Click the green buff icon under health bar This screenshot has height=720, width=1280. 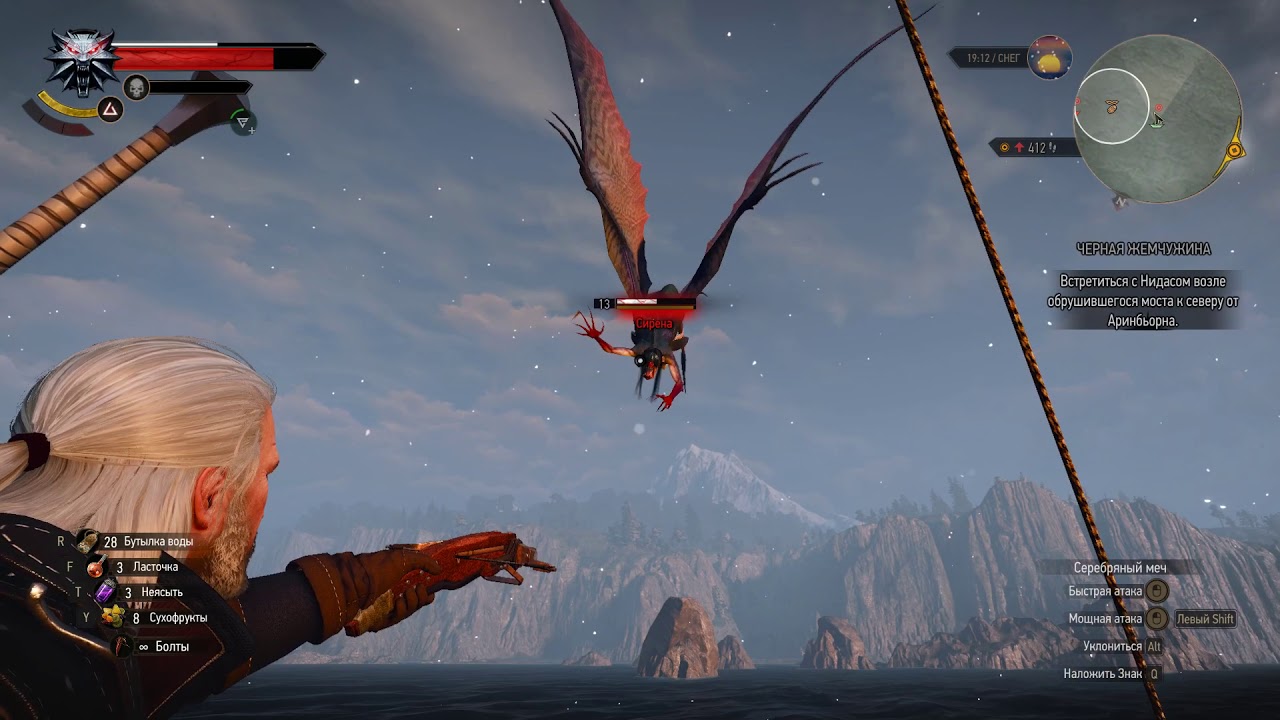click(x=241, y=122)
